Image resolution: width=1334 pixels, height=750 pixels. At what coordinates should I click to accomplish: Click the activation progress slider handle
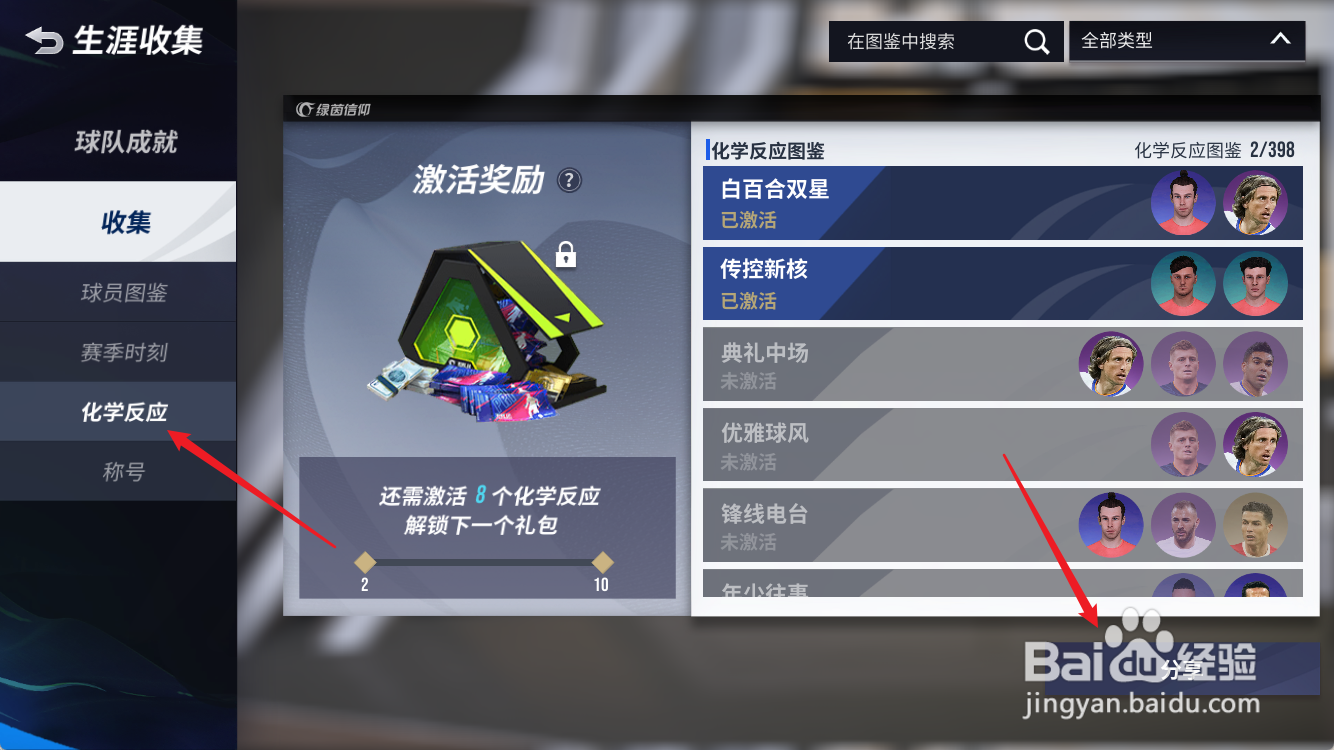[365, 562]
